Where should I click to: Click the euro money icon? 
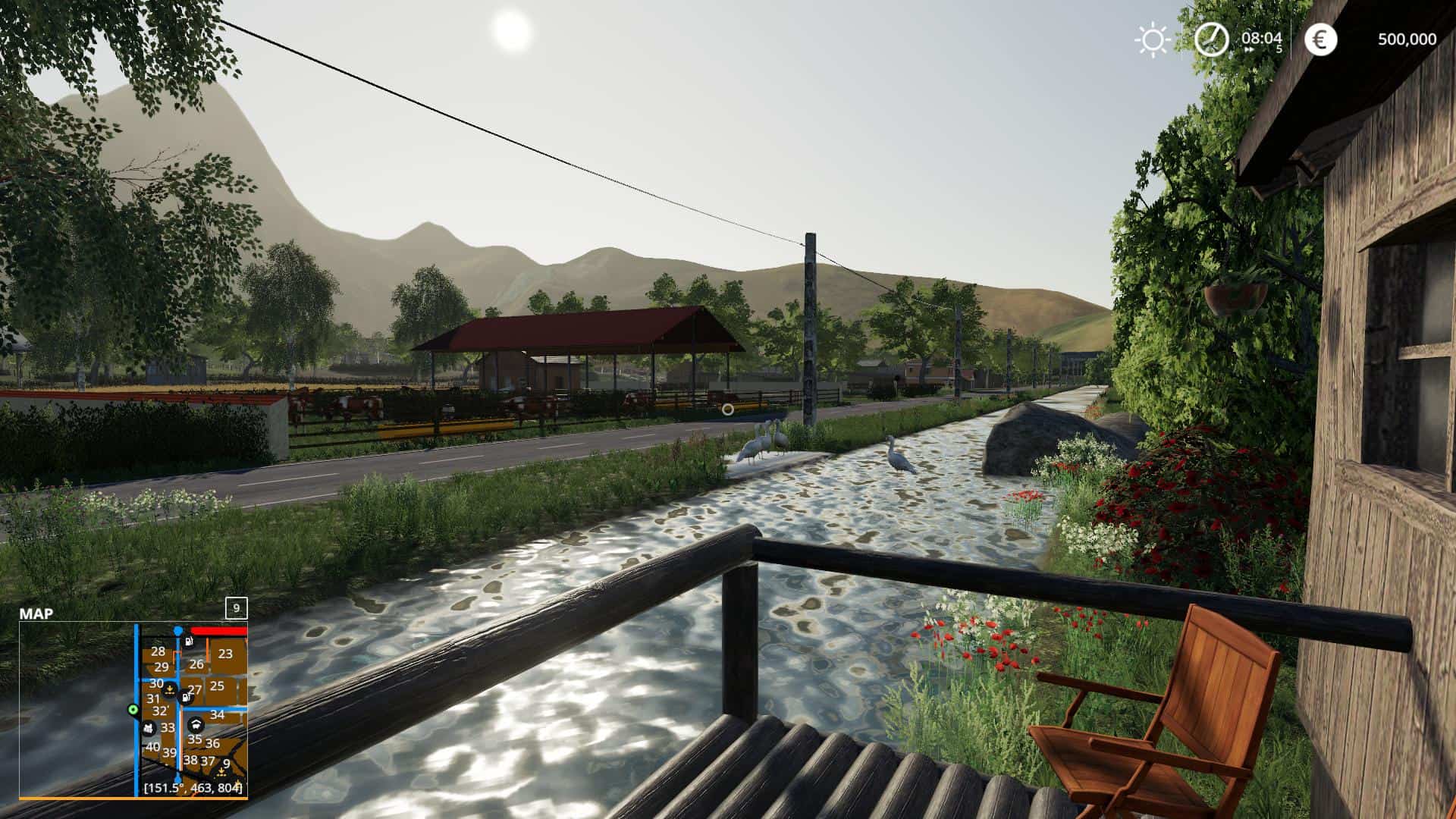coord(1320,39)
